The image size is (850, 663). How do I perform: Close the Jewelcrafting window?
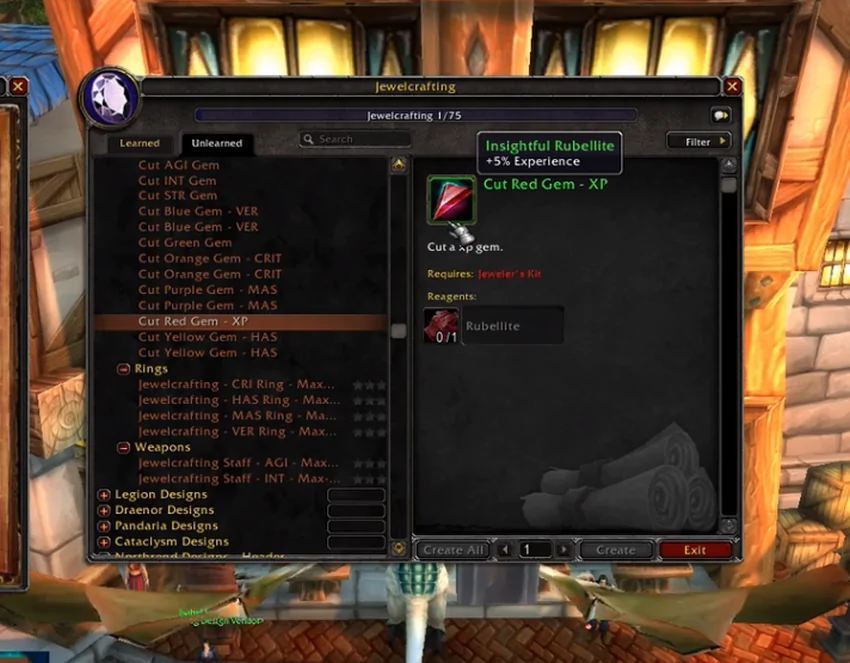pos(732,87)
